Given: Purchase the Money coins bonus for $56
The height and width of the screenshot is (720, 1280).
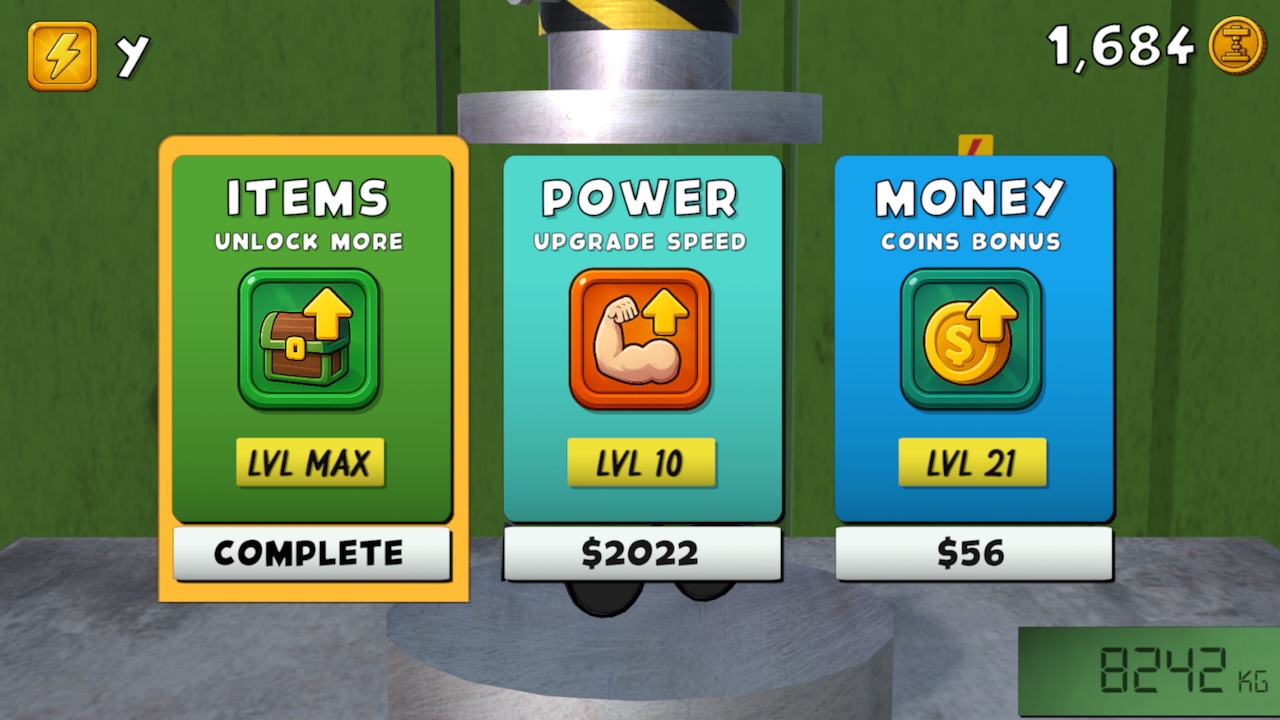Looking at the screenshot, I should point(973,552).
